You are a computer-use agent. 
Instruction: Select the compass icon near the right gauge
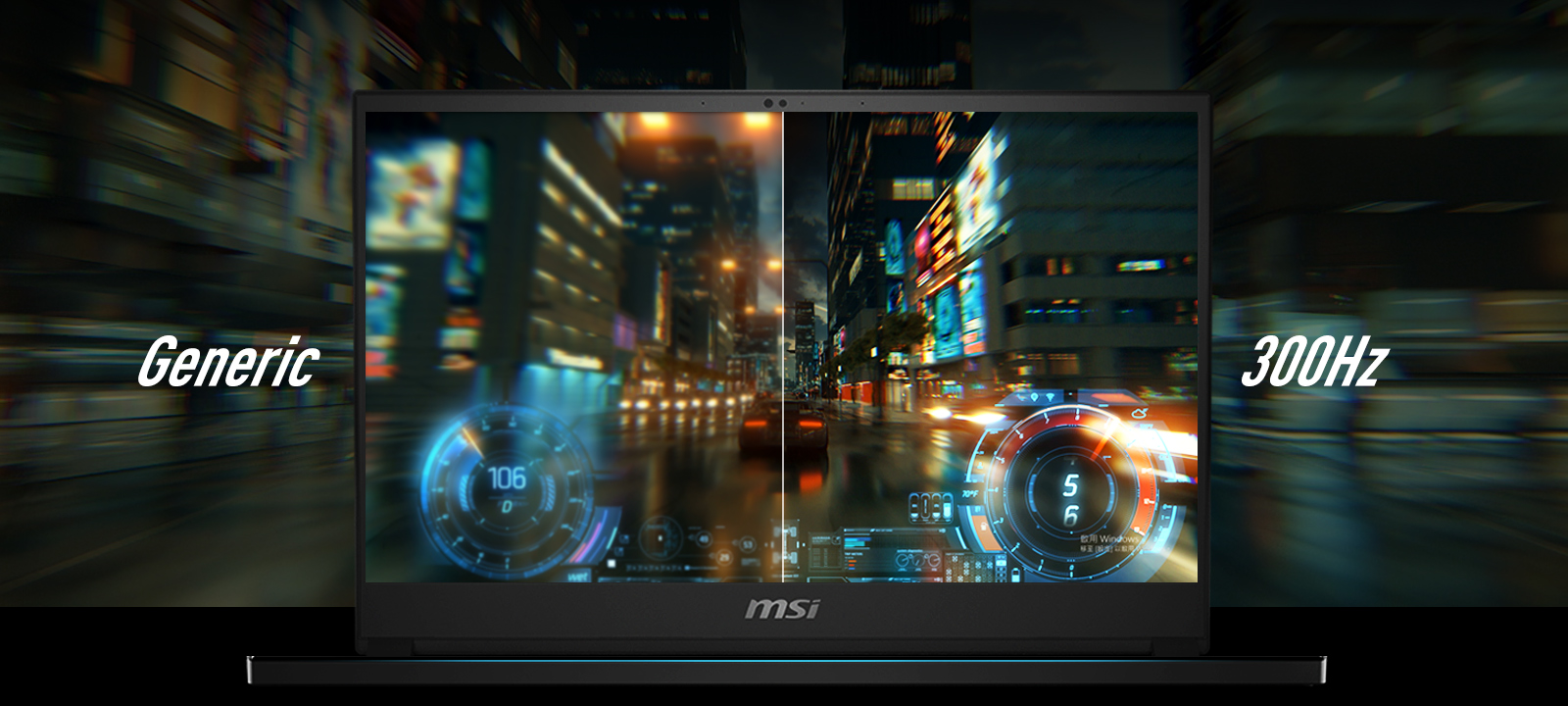coord(1139,414)
